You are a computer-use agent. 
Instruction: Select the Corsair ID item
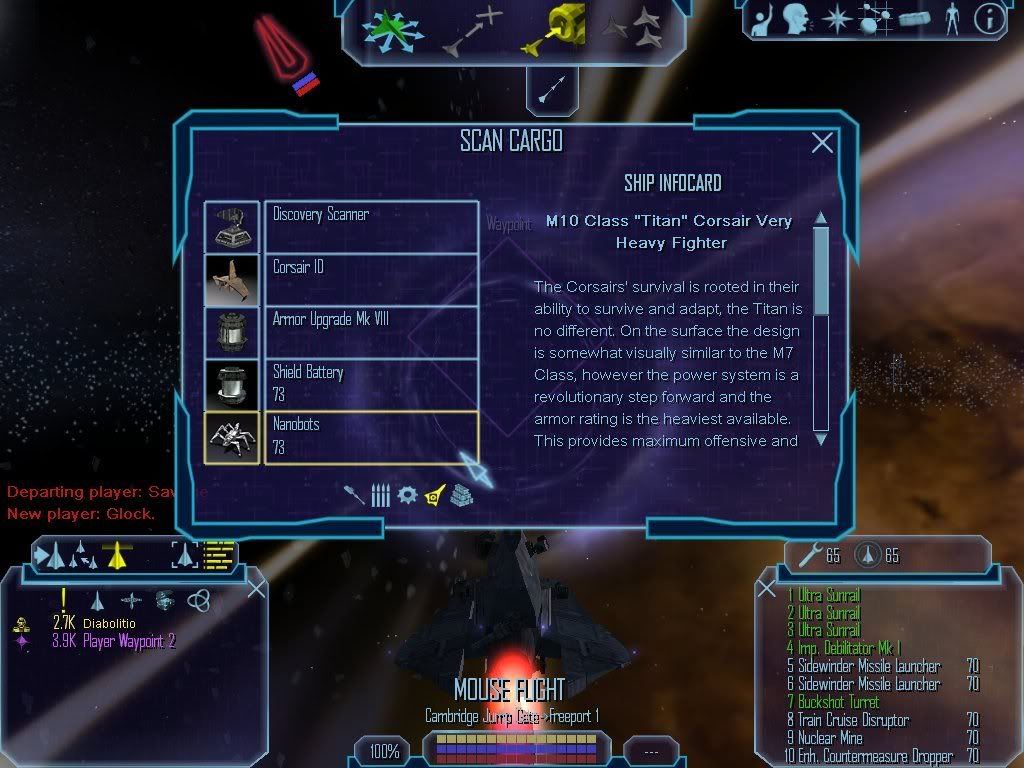click(x=370, y=279)
